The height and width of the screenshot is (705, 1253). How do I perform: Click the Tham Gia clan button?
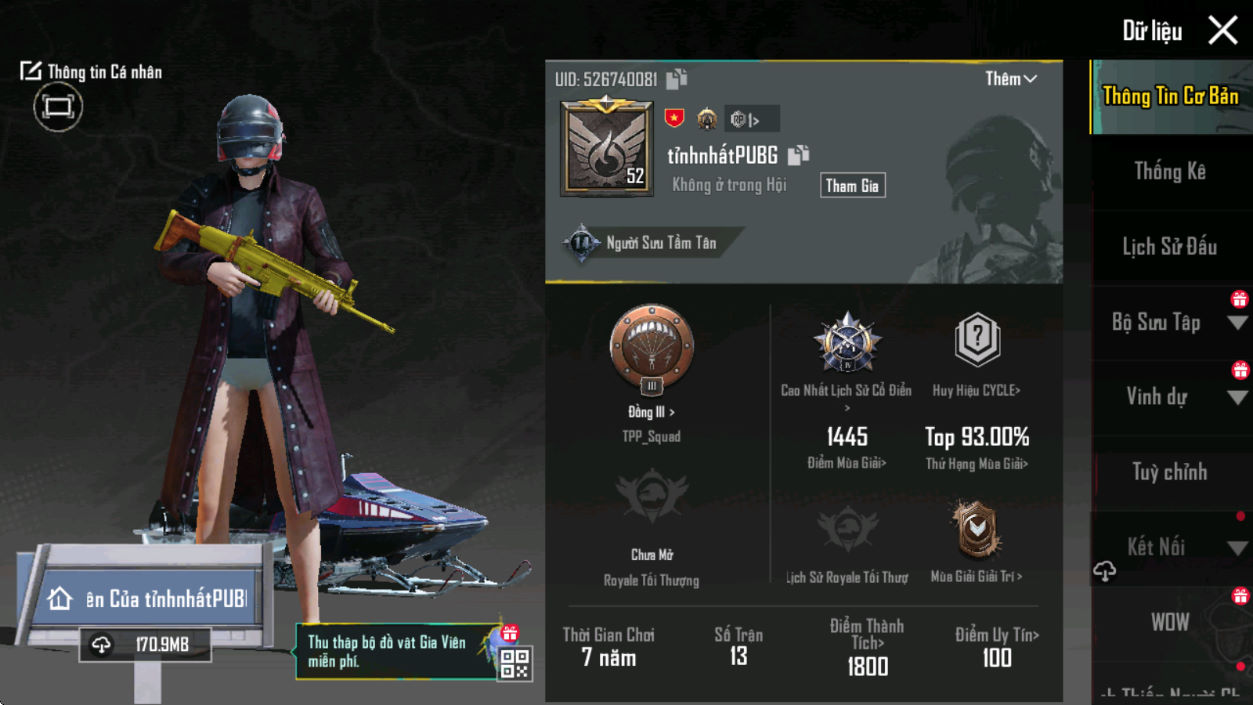pos(852,186)
